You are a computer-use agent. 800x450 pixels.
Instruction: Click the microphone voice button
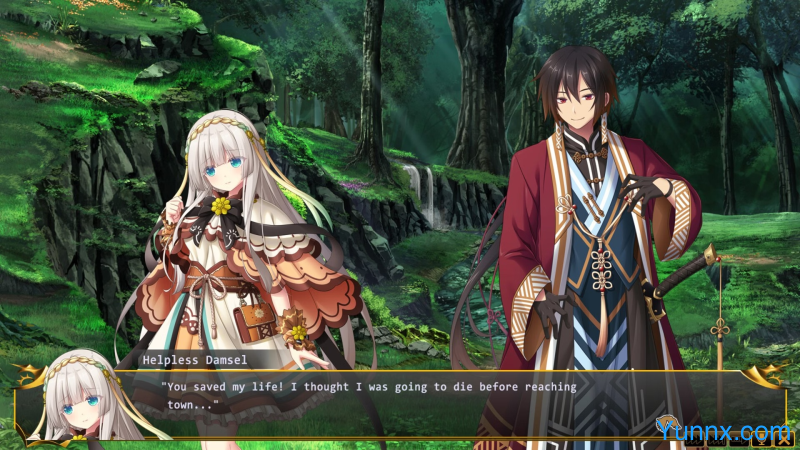(761, 439)
